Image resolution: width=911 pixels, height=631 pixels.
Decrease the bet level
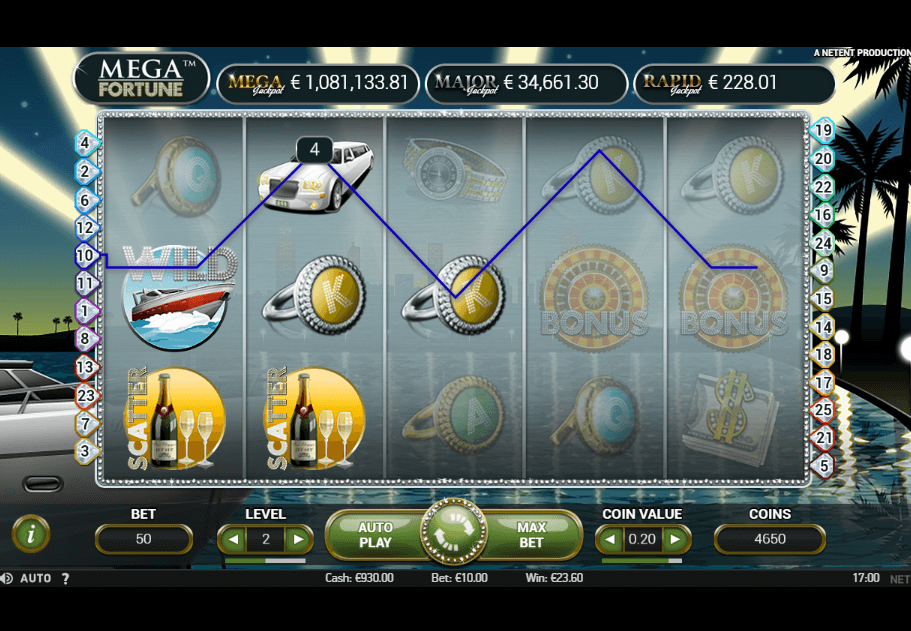(x=232, y=540)
